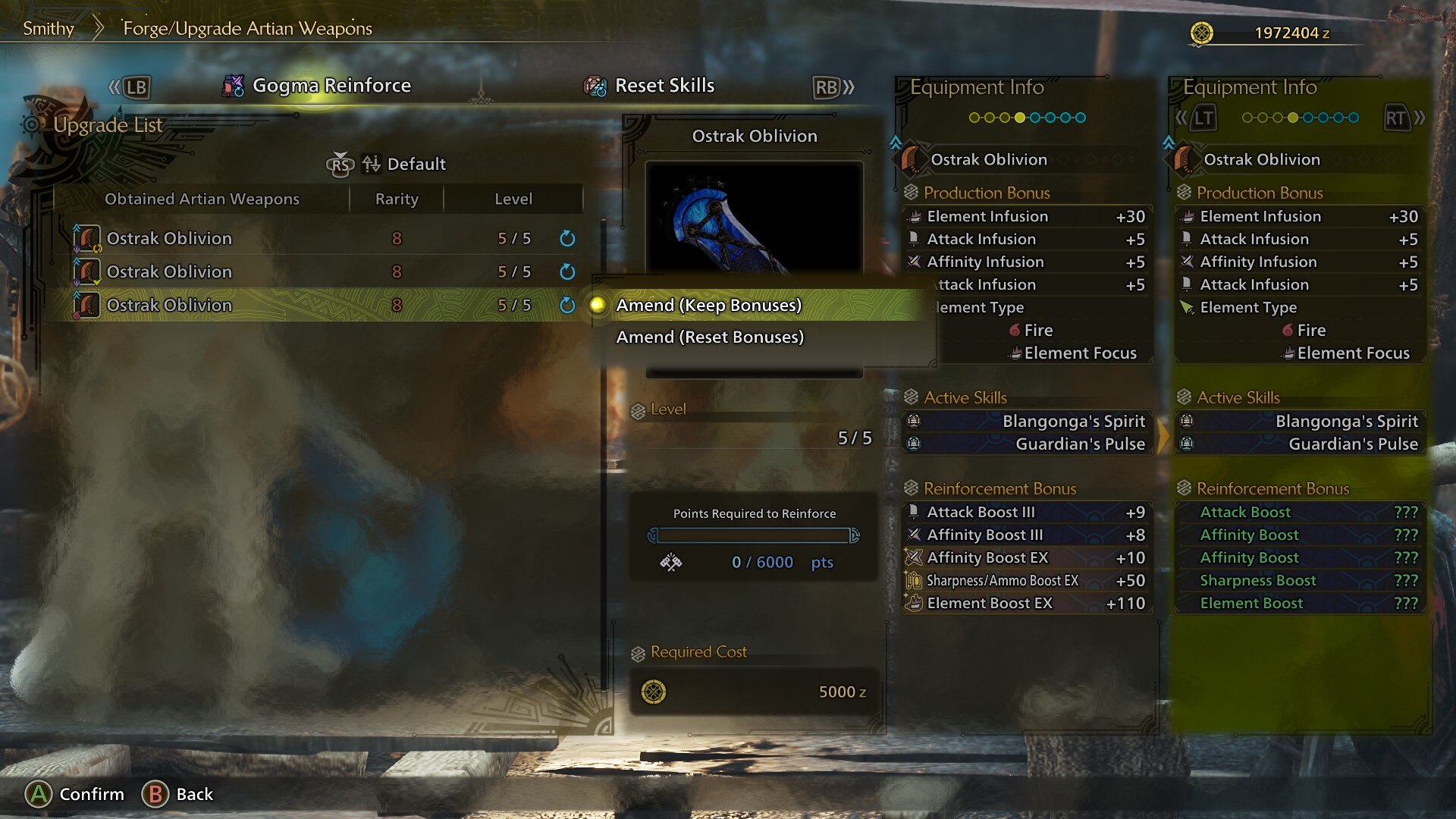The image size is (1456, 819).
Task: Select the Amend (Reset Bonuses) option
Action: 709,337
